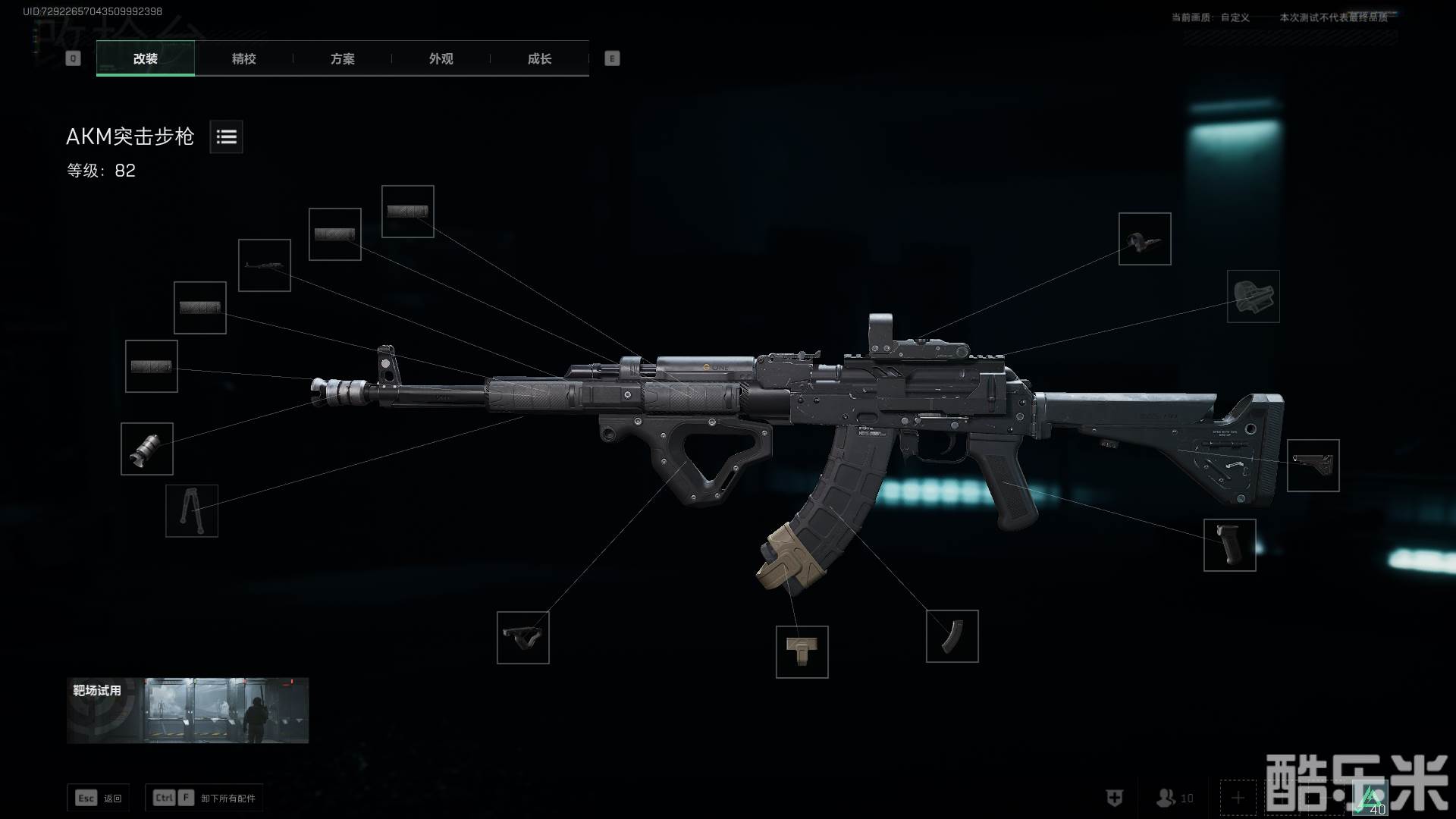Choose the bipod attachment slot

pos(192,511)
